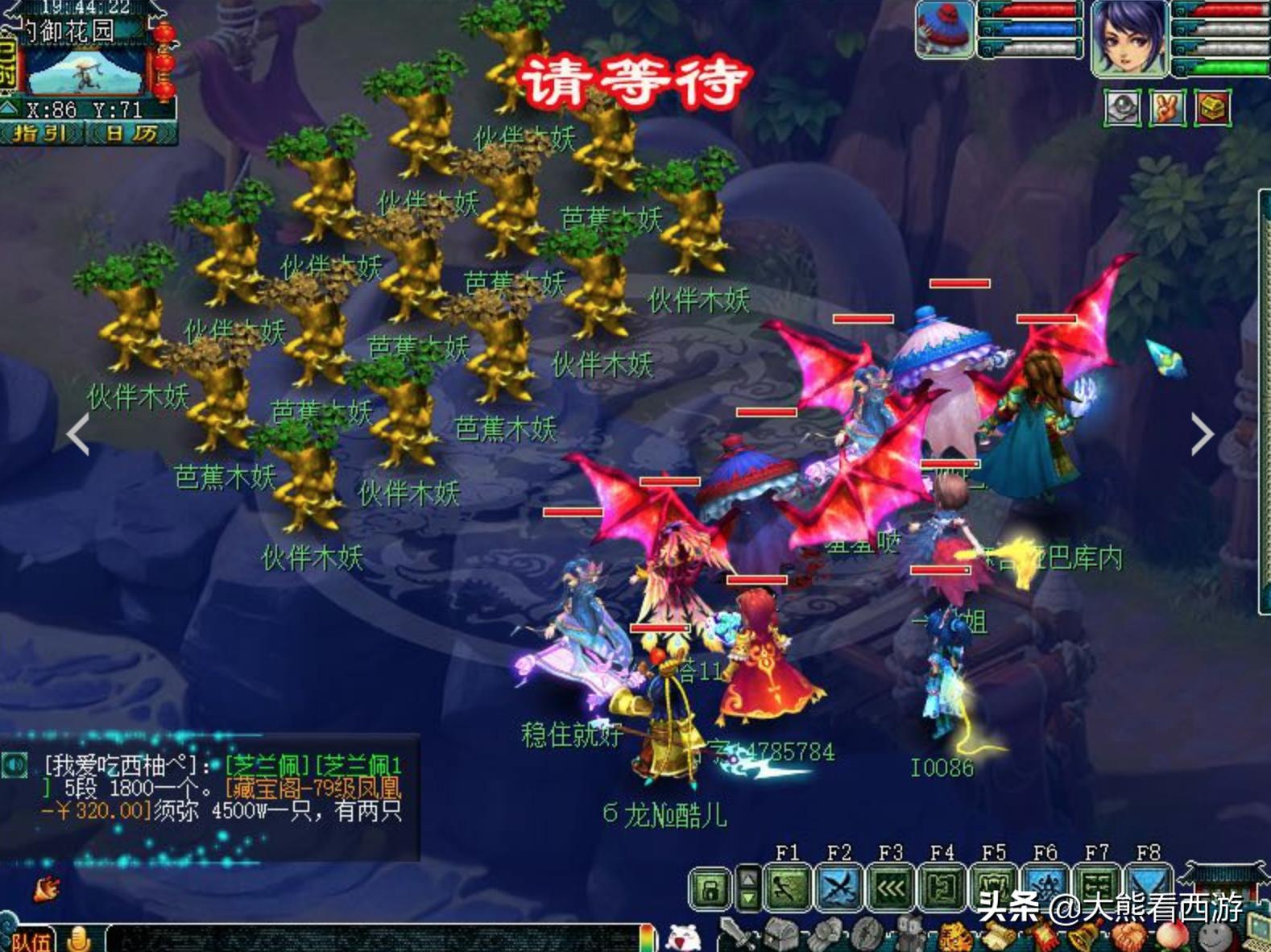The height and width of the screenshot is (952, 1271).
Task: Click the F1 skill shortcut icon
Action: click(787, 885)
